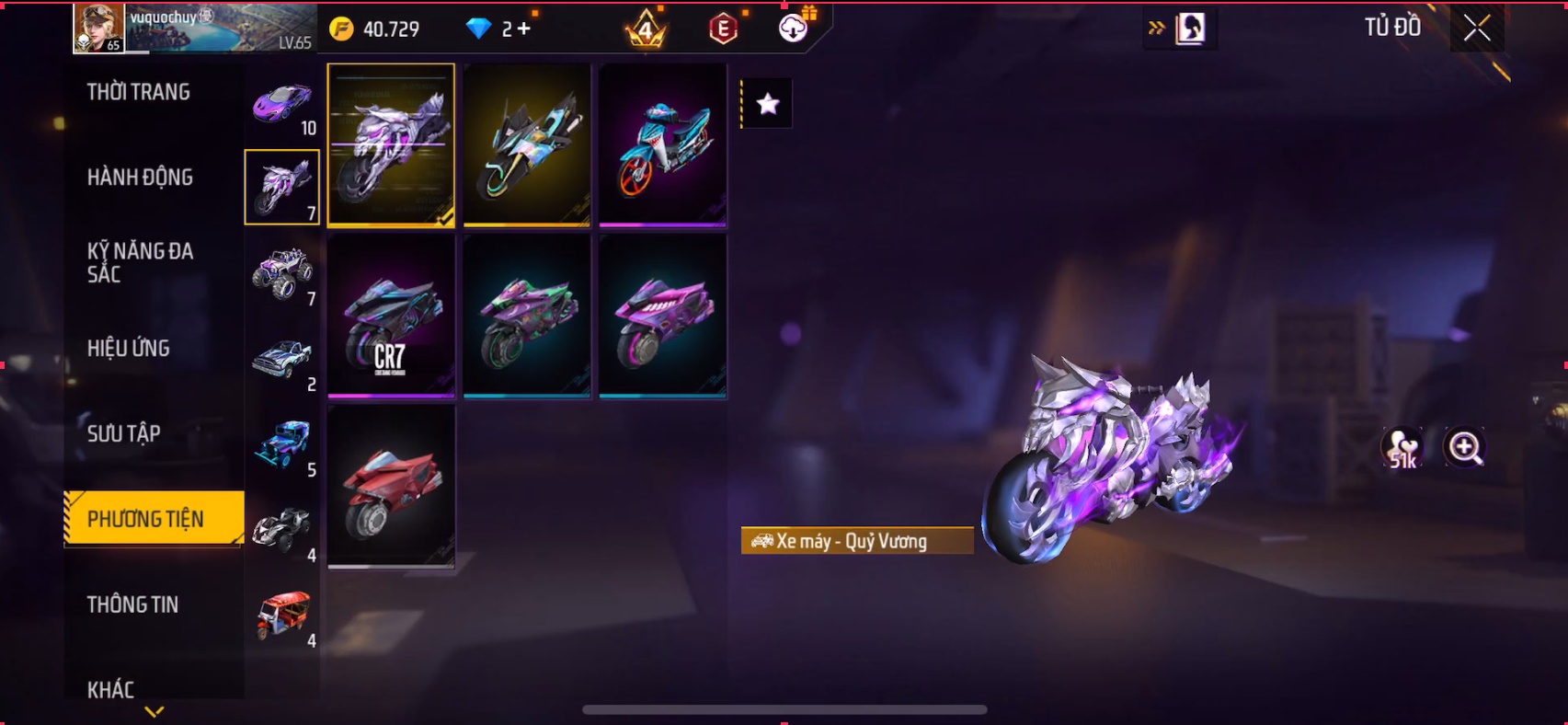The image size is (1568, 725).
Task: Zoom in with the magnifier button
Action: pyautogui.click(x=1464, y=448)
